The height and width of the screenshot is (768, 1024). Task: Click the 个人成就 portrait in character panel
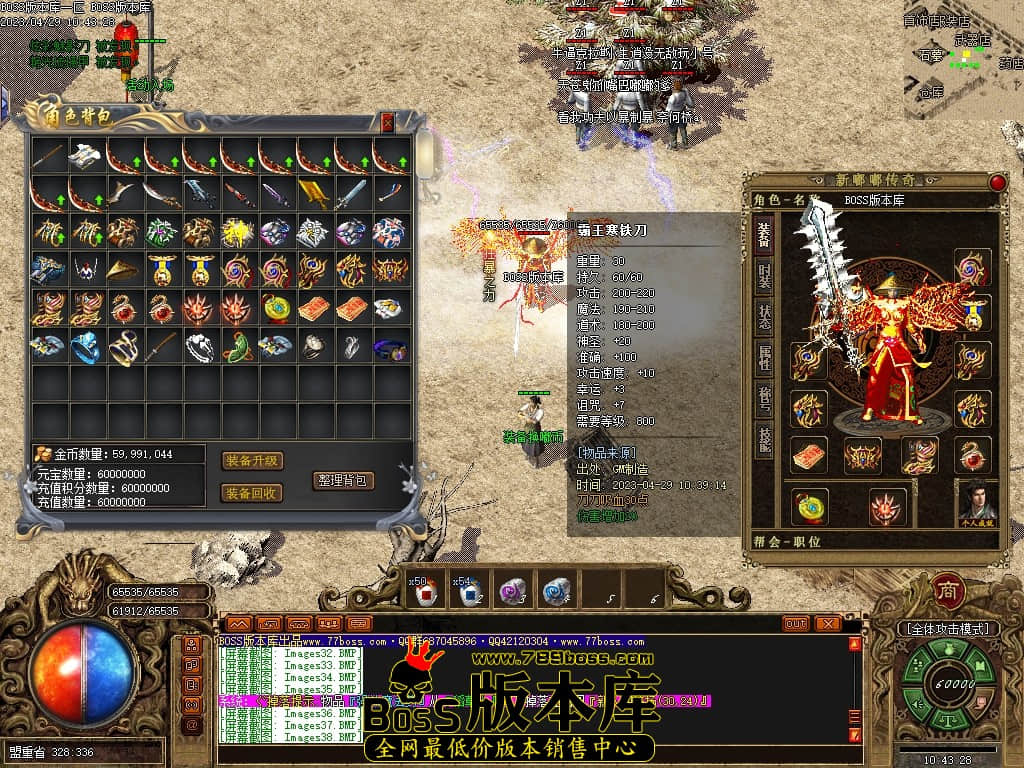977,502
